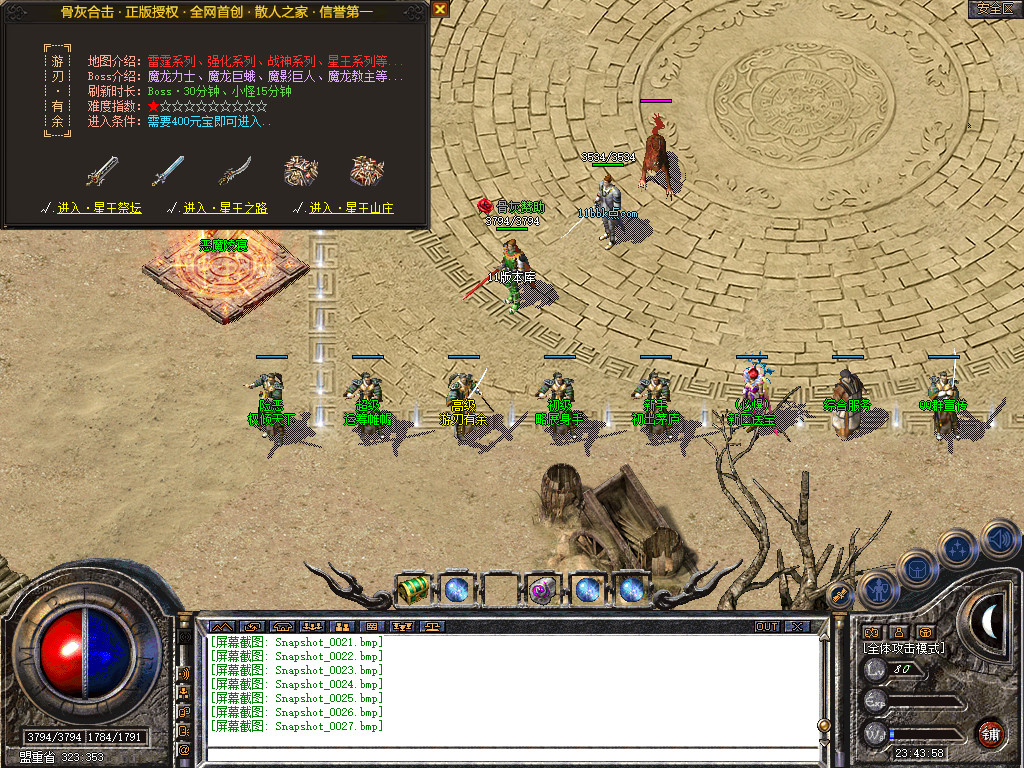Open the character status round button
This screenshot has width=1024, height=768.
(877, 590)
